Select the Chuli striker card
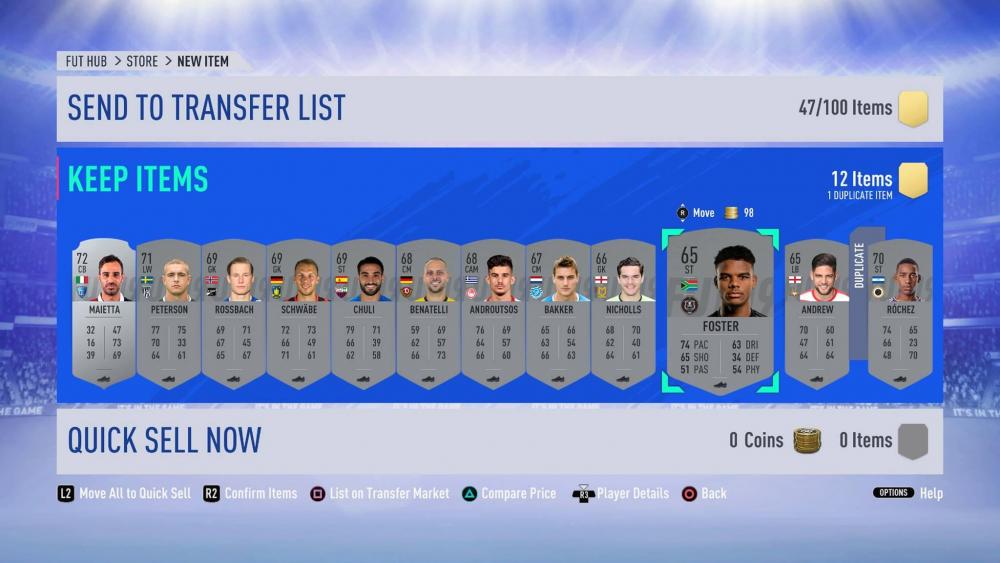The height and width of the screenshot is (563, 1000). point(364,314)
